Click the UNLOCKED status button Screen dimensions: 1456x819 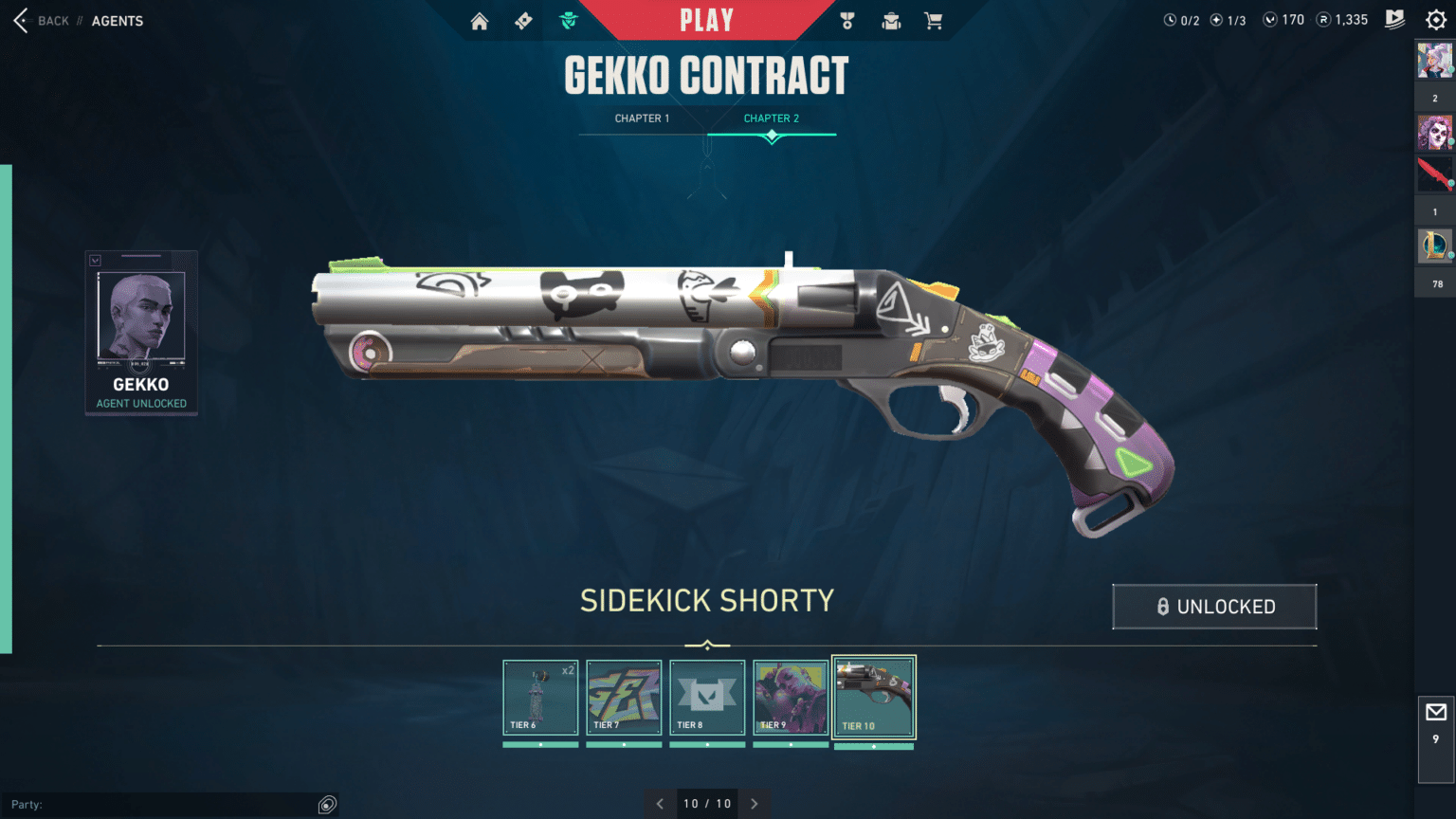[1214, 607]
